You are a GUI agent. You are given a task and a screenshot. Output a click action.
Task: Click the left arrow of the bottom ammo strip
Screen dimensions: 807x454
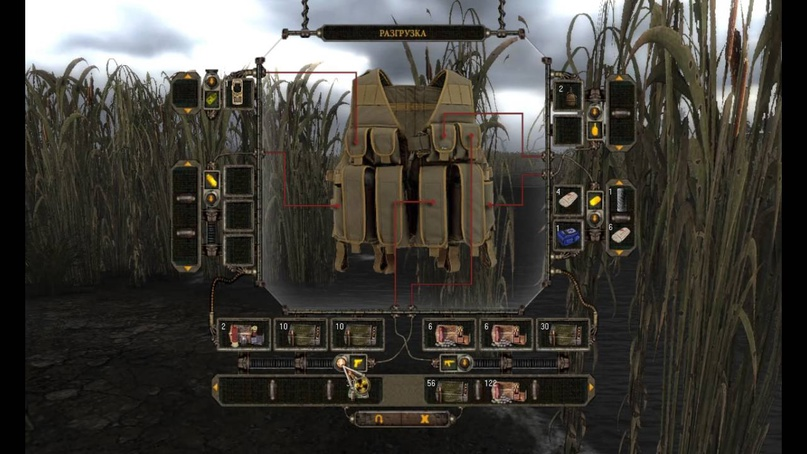point(217,388)
